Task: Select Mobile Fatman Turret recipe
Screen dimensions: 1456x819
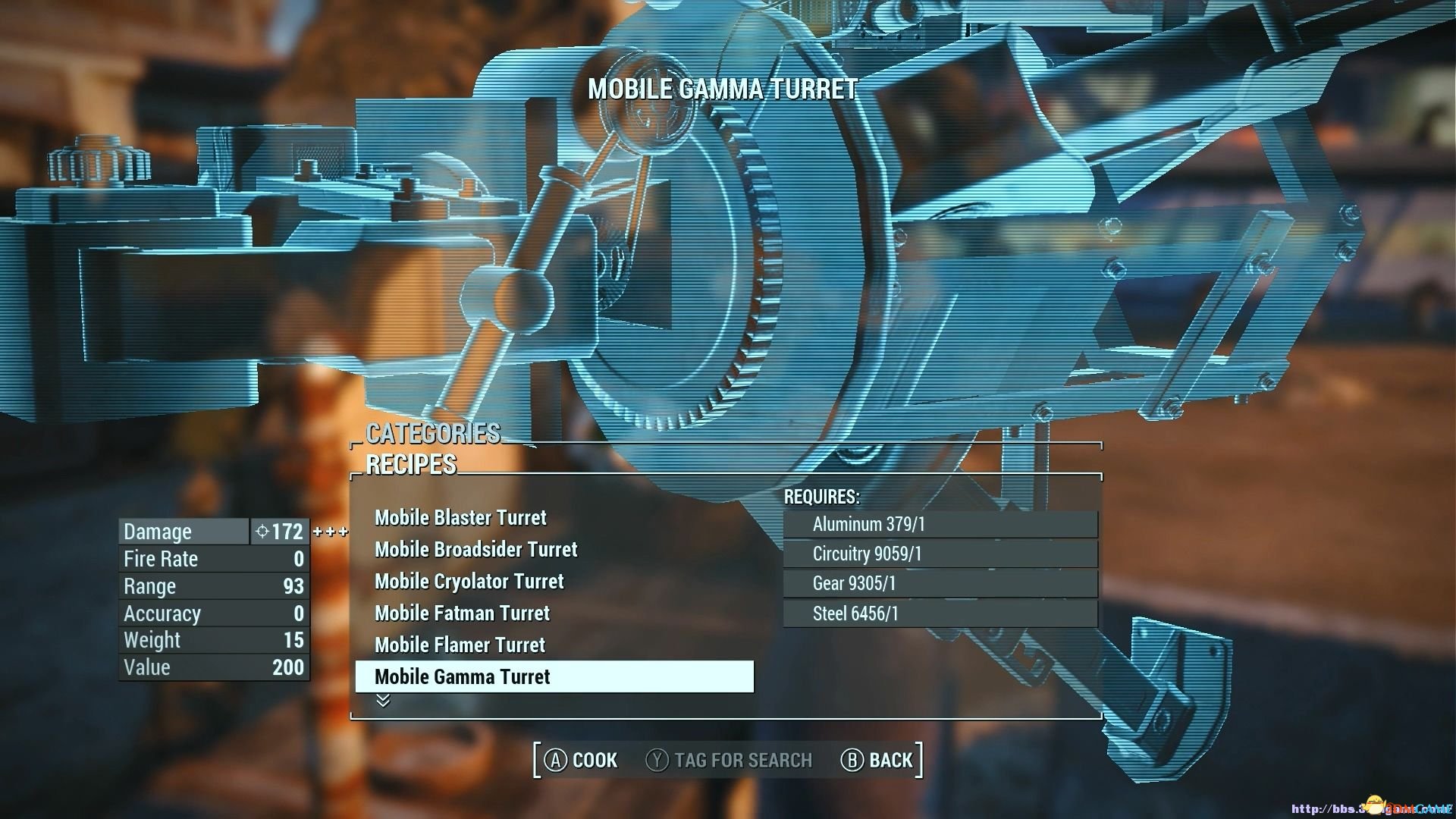Action: 462,613
